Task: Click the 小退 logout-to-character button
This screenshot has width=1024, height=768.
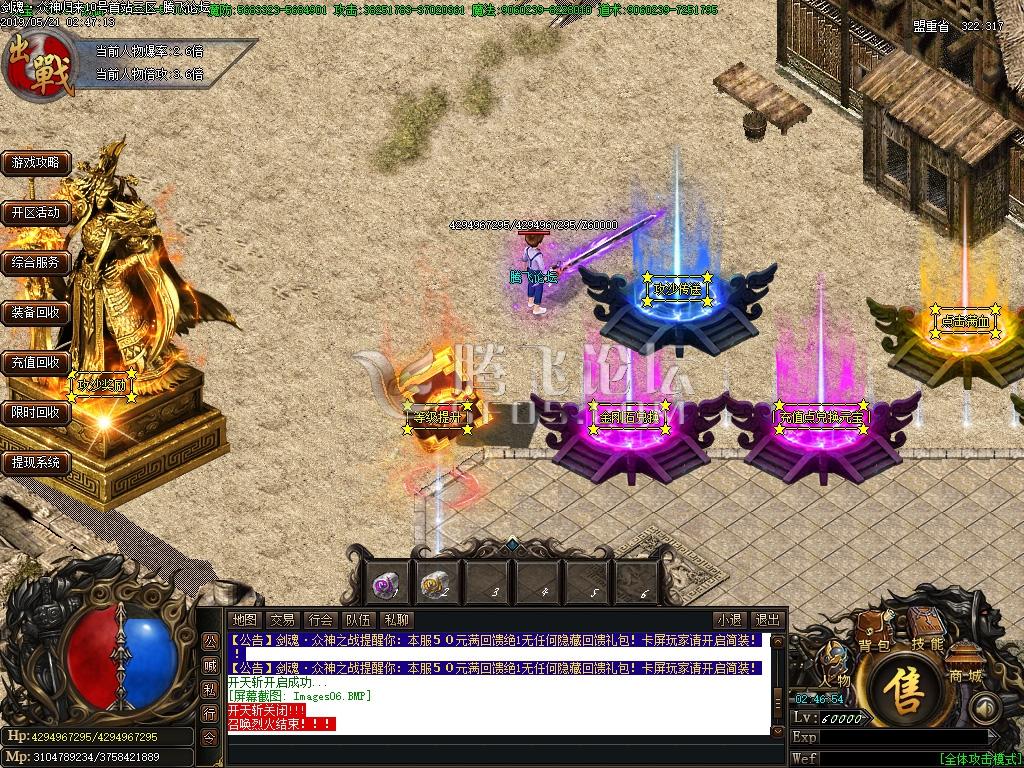Action: (x=729, y=620)
